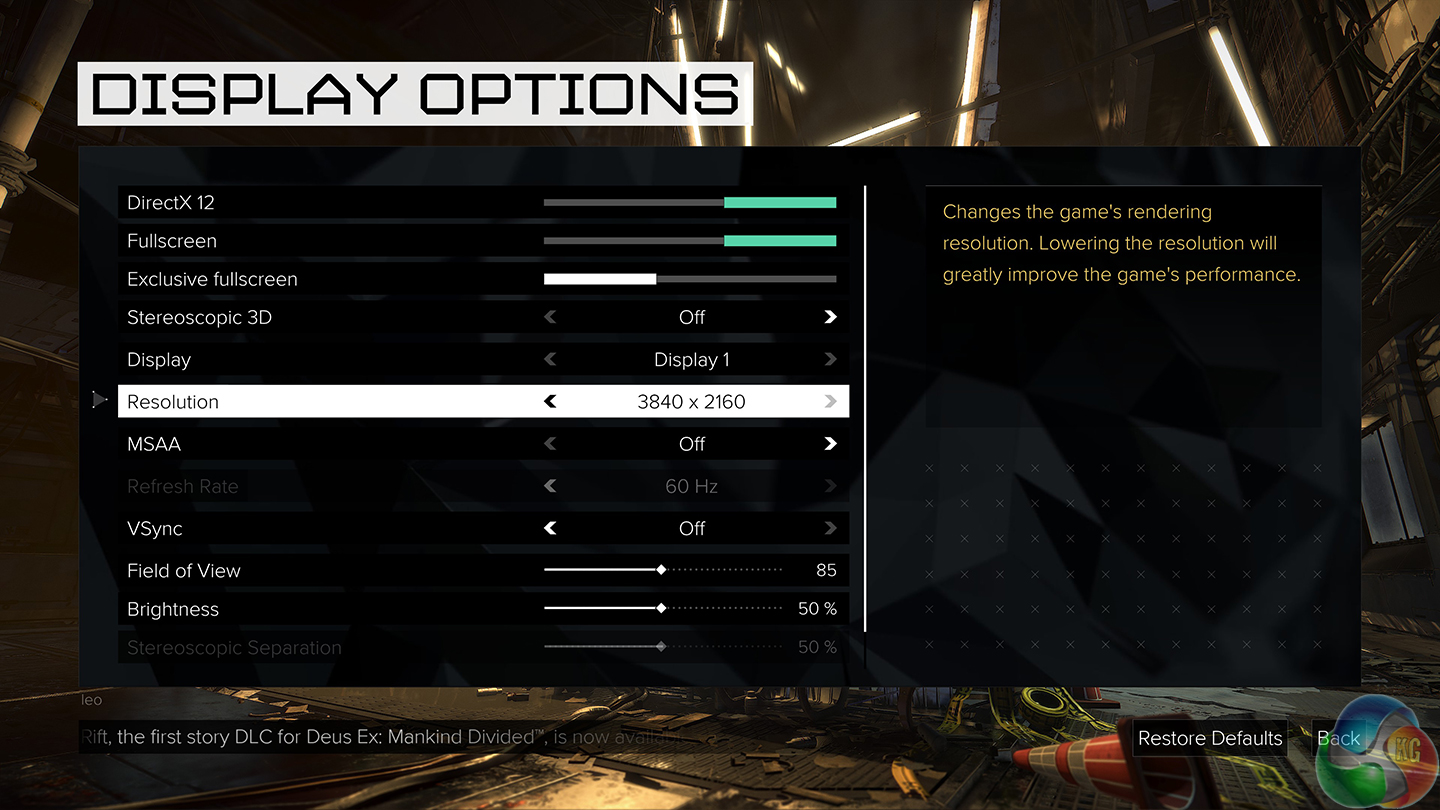Click right arrow for Stereoscopic 3D
Viewport: 1440px width, 810px height.
[830, 317]
